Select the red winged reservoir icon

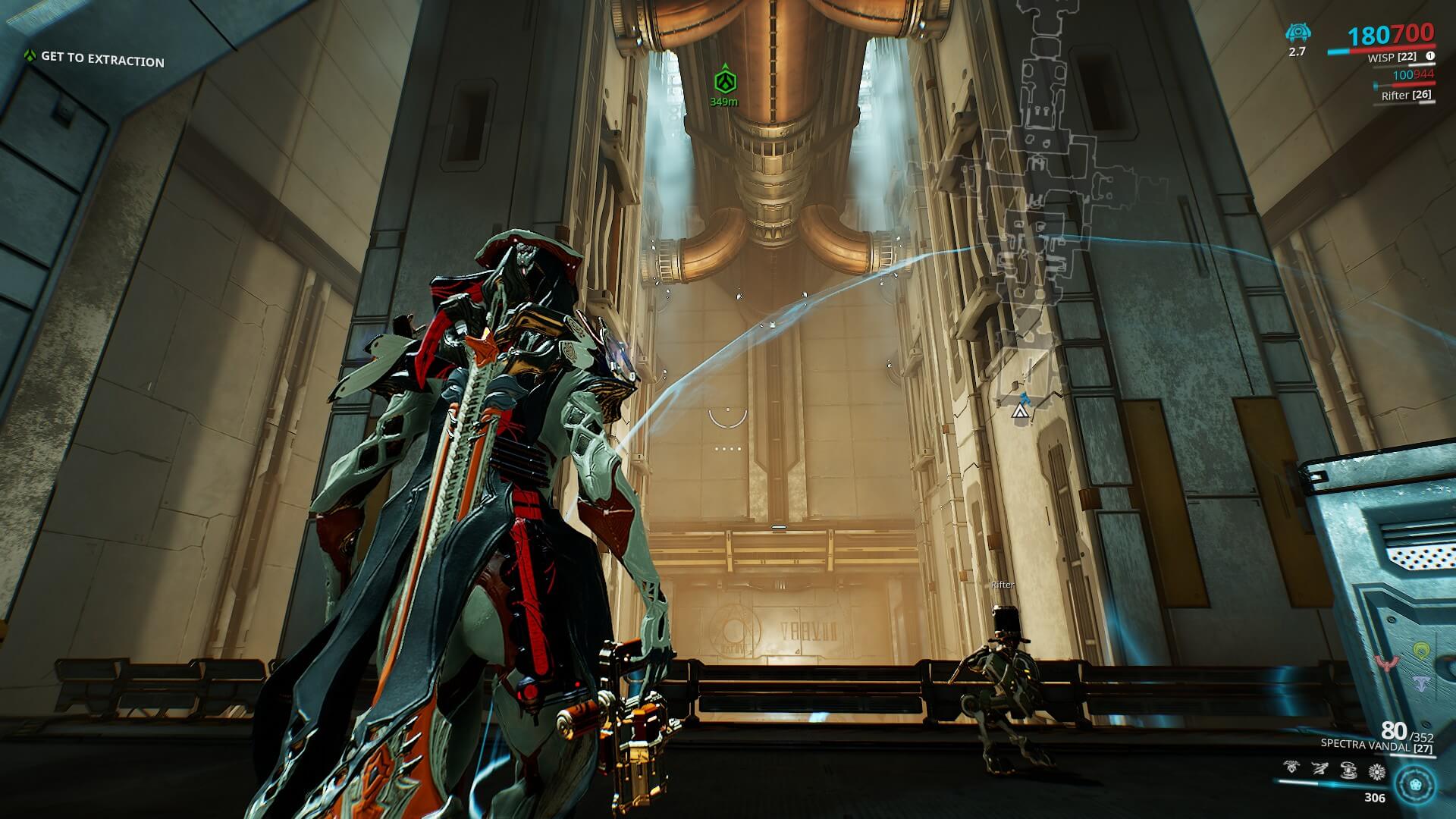pyautogui.click(x=1386, y=663)
